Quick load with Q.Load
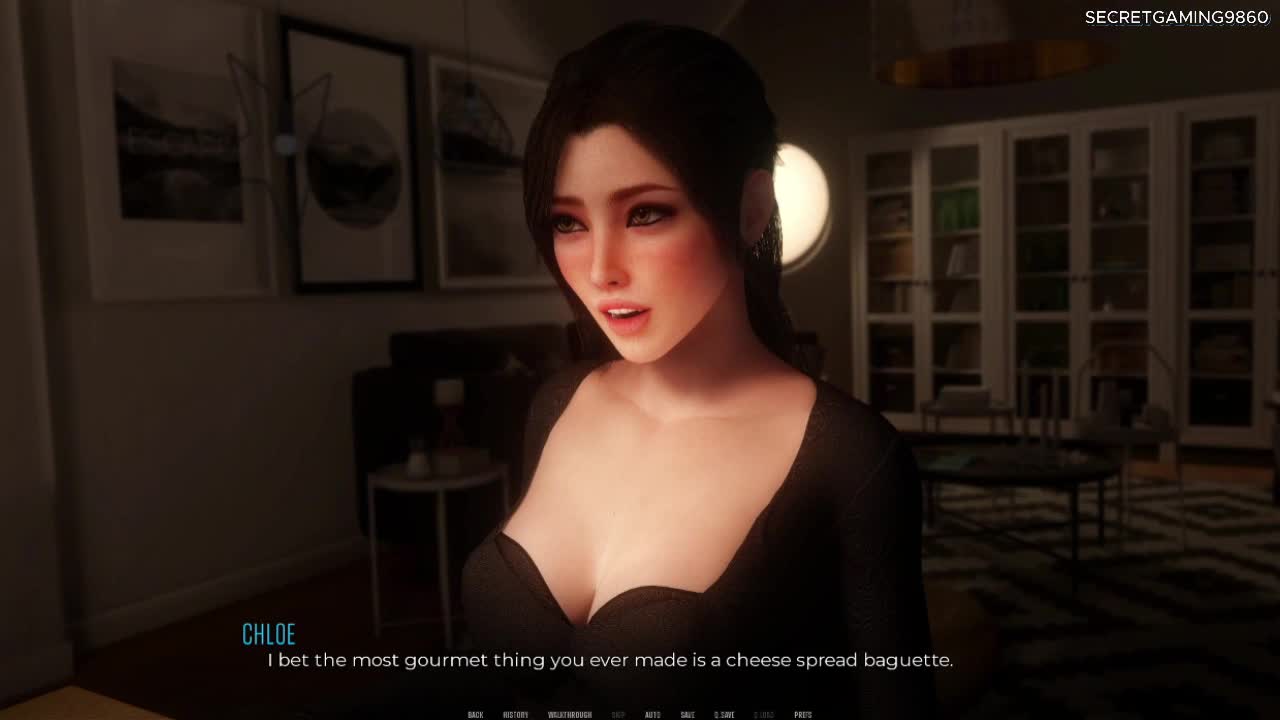1280x720 pixels. (764, 715)
